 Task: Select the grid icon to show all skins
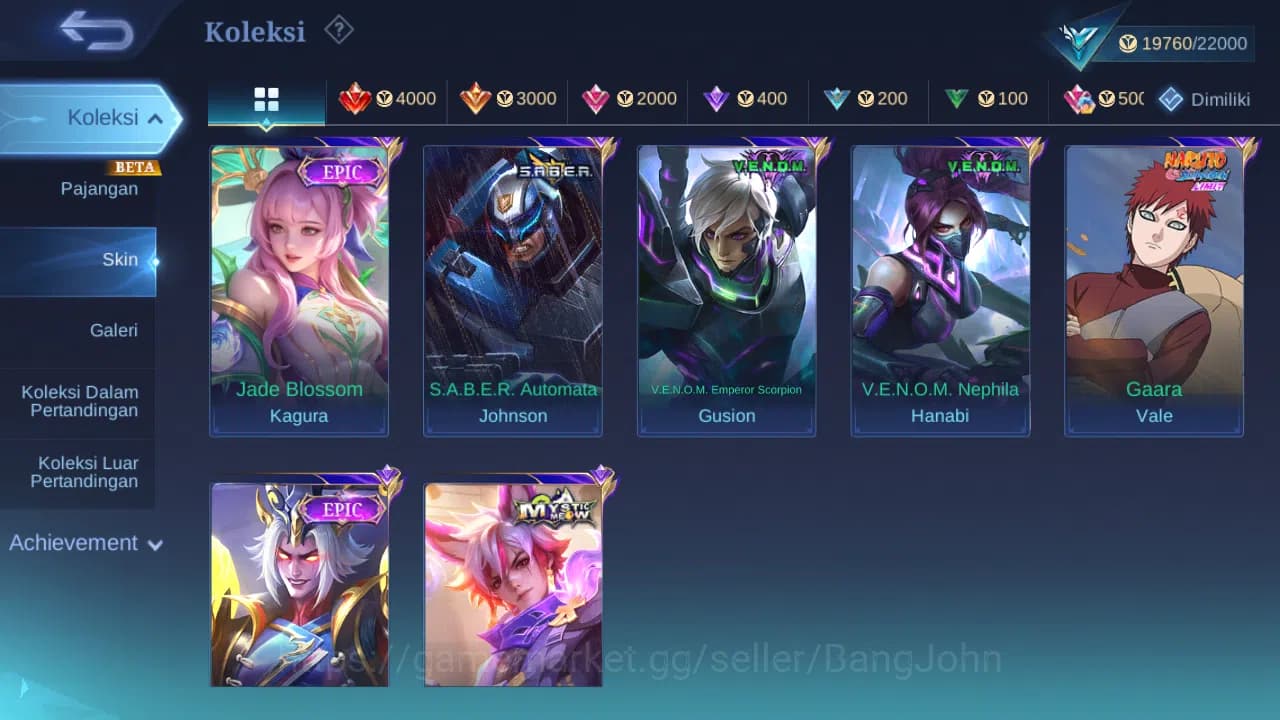(265, 99)
